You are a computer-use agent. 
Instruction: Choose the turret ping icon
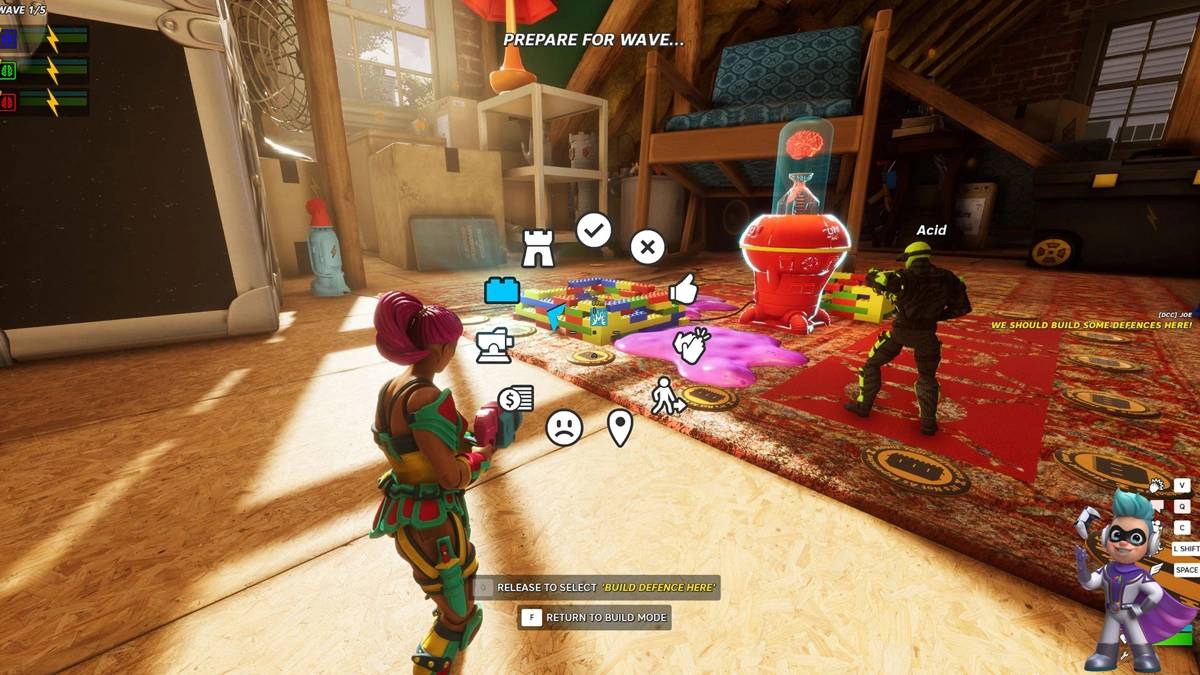[494, 346]
